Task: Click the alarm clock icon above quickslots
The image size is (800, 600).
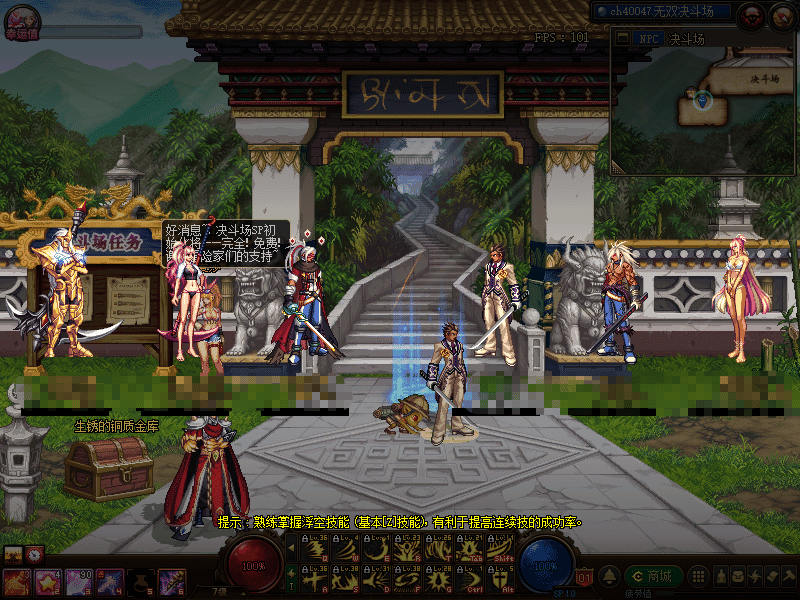Action: click(x=35, y=554)
